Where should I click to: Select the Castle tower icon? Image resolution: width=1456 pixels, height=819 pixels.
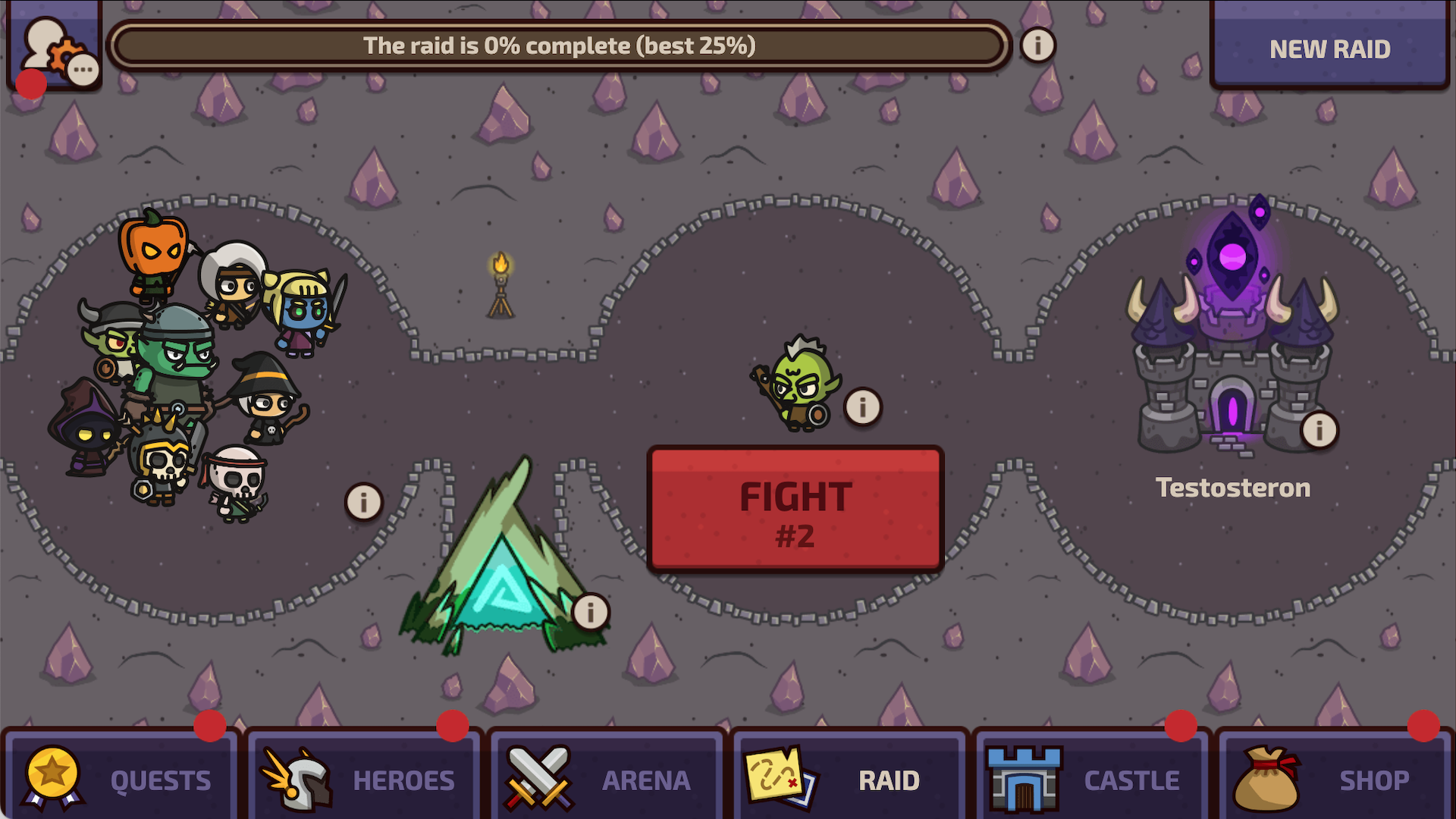[1024, 777]
